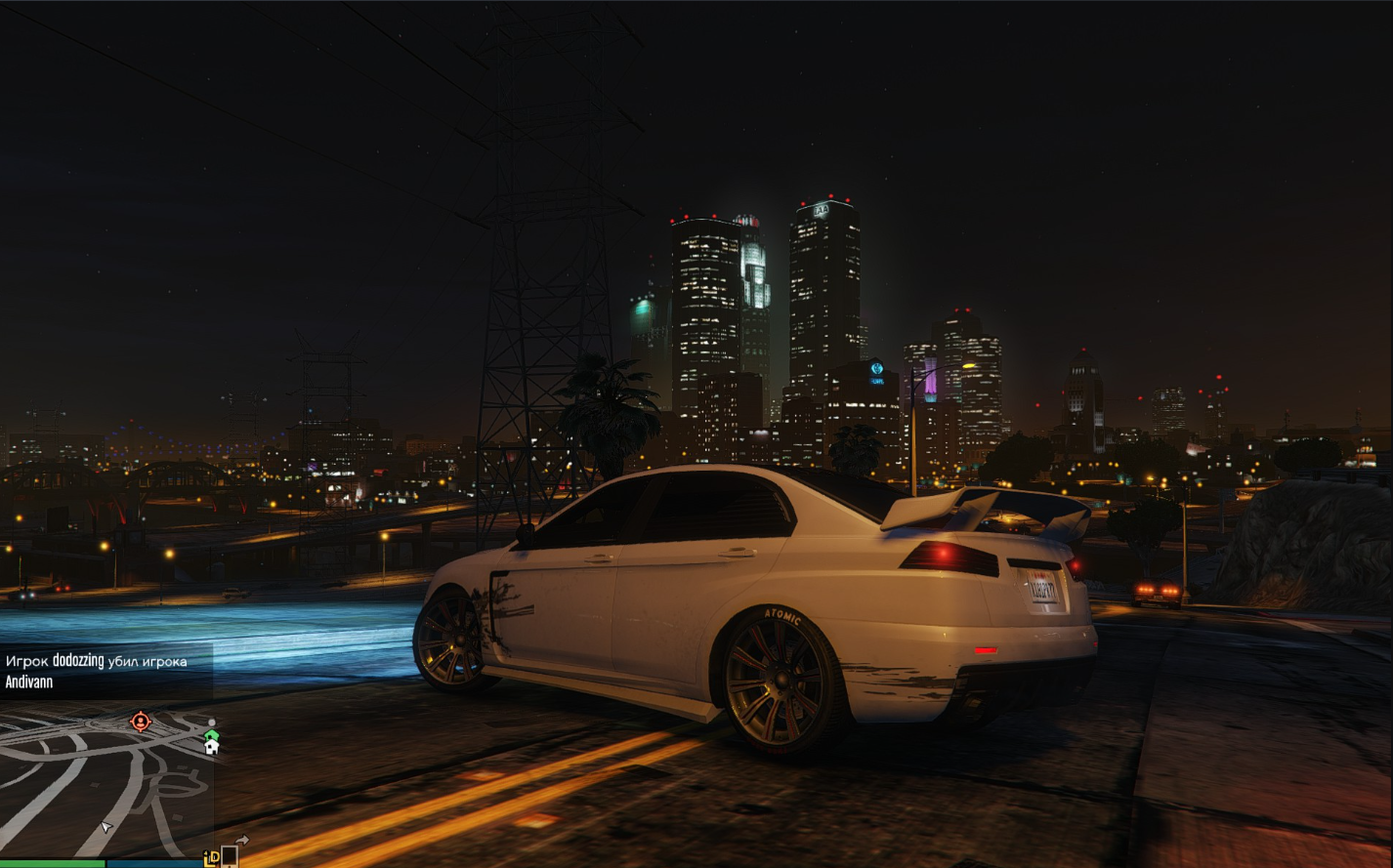Click the white house marker on minimap
Image resolution: width=1393 pixels, height=868 pixels.
point(211,748)
